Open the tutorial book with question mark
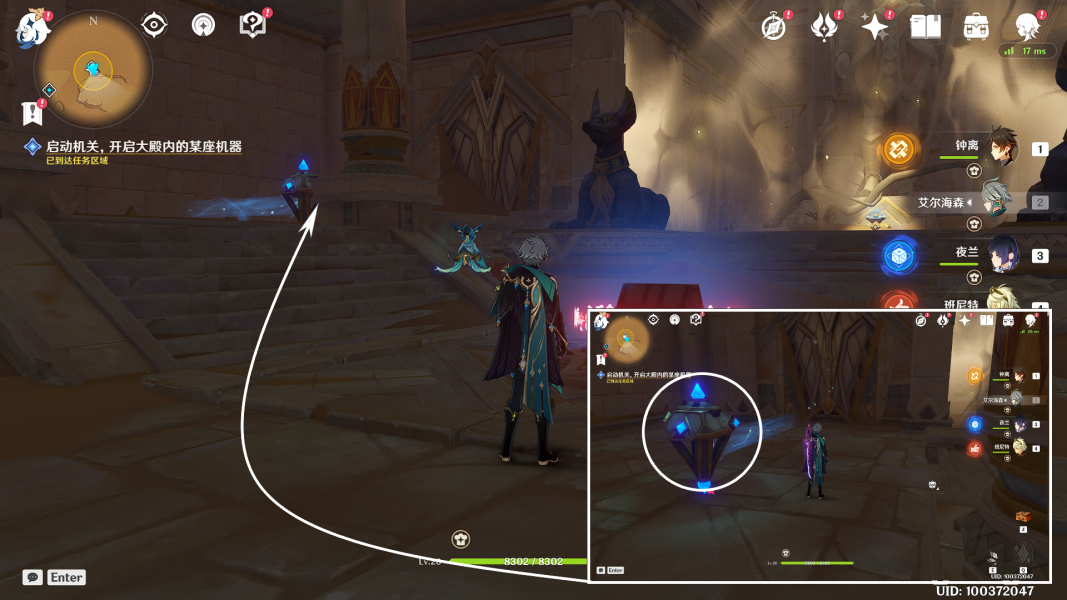Screen dimensions: 1067x600 pyautogui.click(x=253, y=25)
